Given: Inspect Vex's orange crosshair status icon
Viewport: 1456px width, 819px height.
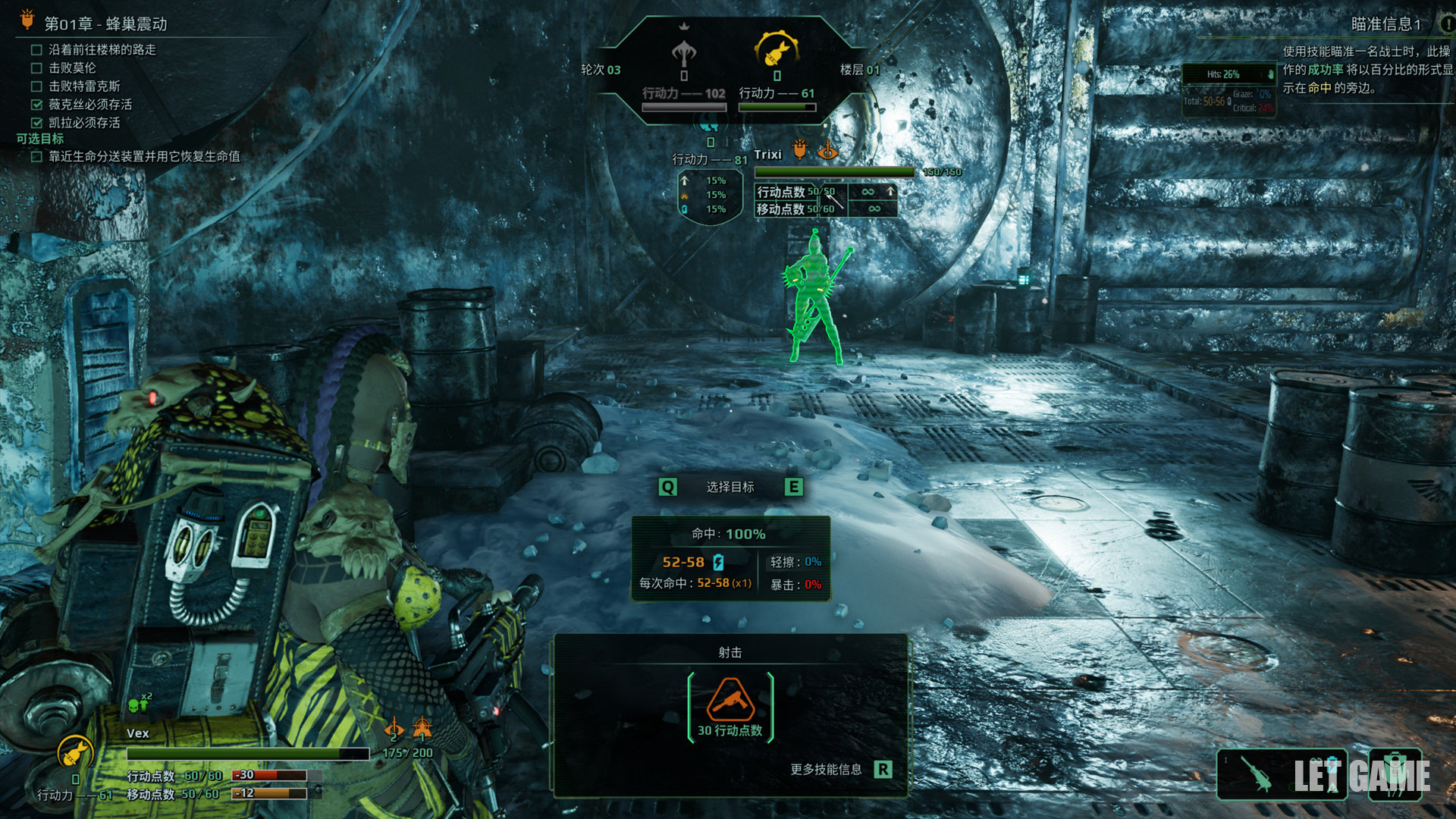Looking at the screenshot, I should [x=422, y=729].
